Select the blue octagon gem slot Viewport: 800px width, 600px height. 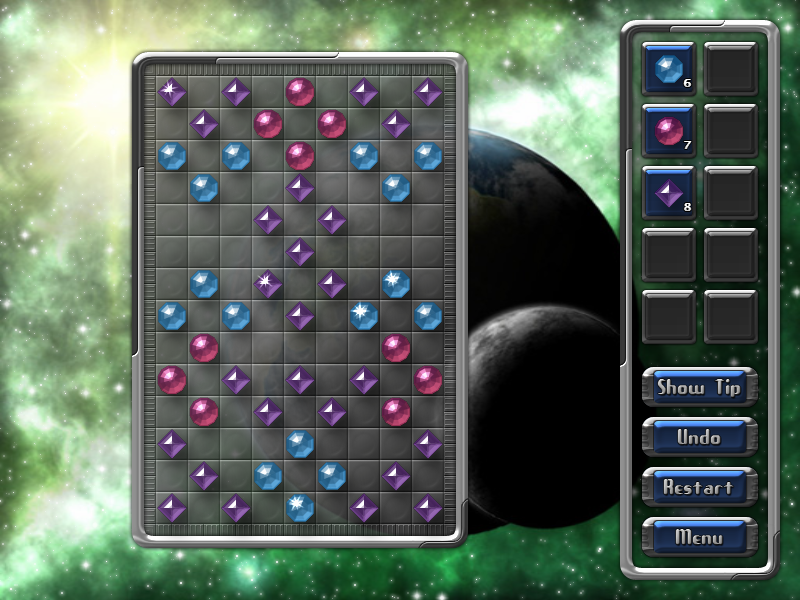point(668,68)
